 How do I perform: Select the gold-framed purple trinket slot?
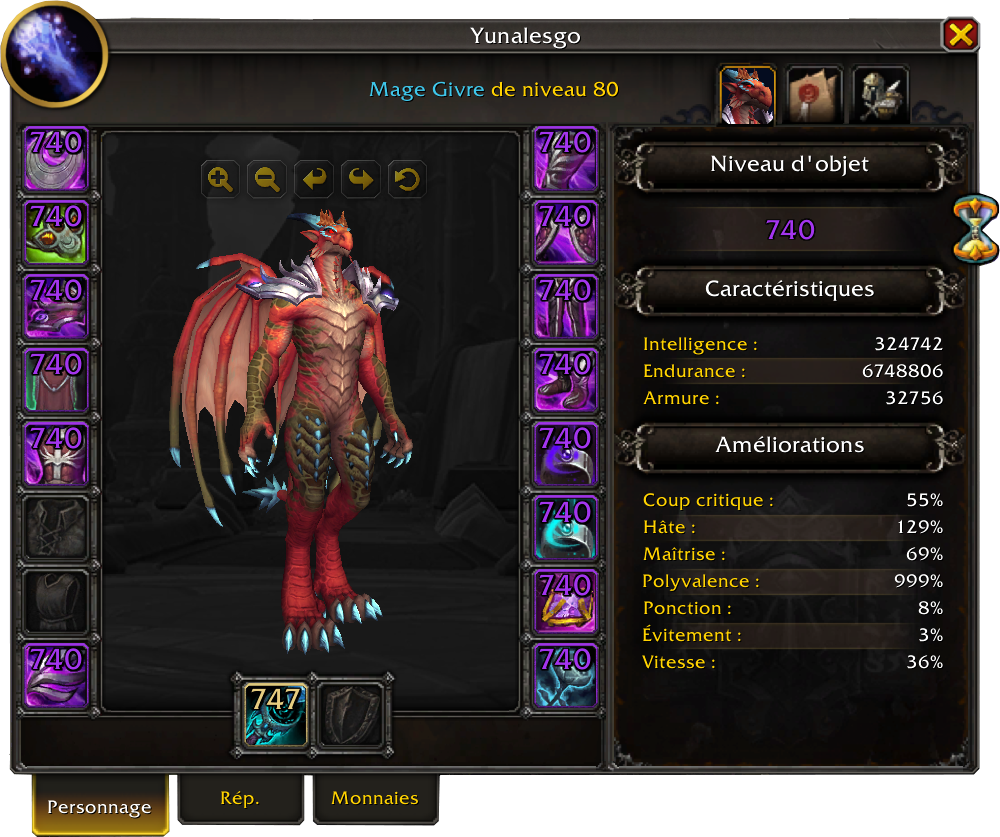[566, 602]
